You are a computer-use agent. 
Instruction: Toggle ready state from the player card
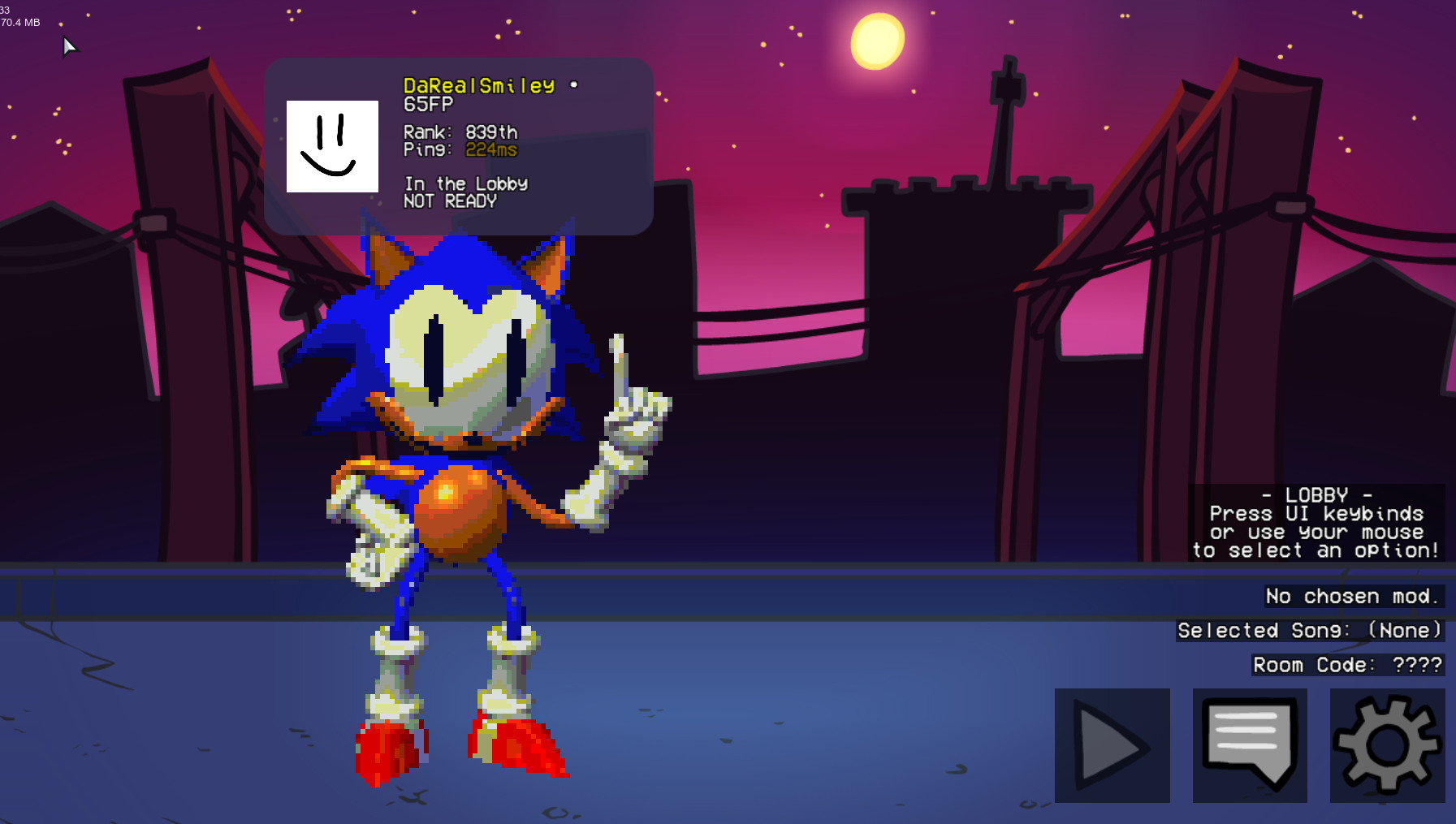point(451,201)
